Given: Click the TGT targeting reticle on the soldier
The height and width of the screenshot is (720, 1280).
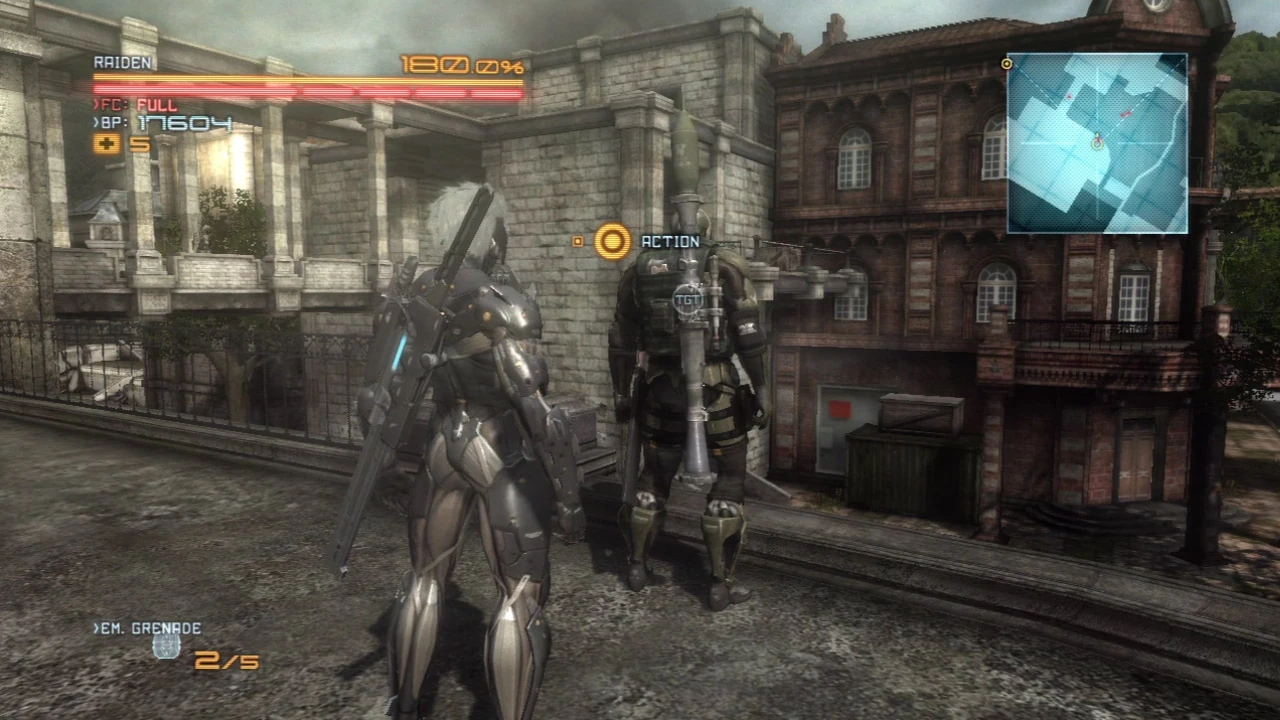Looking at the screenshot, I should tap(688, 299).
